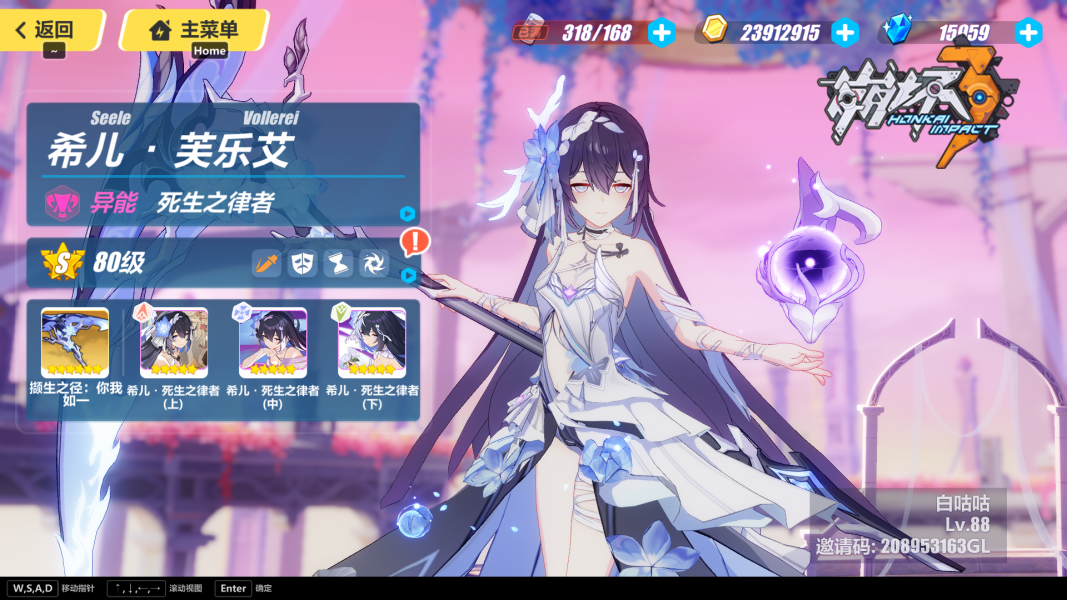The height and width of the screenshot is (600, 1067).
Task: Open the 死生之律者 character details arrow
Action: [407, 213]
